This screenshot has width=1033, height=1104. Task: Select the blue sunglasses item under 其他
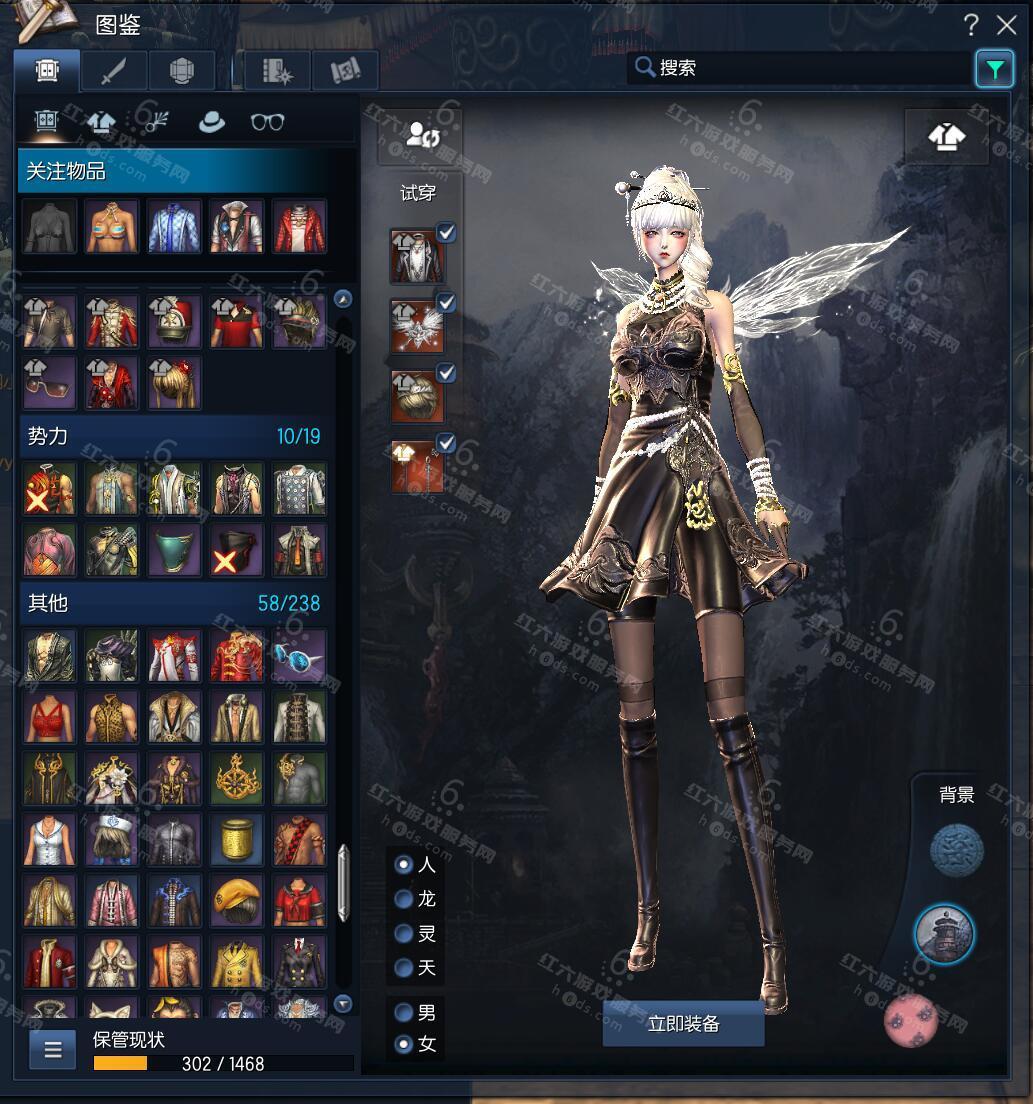[299, 655]
